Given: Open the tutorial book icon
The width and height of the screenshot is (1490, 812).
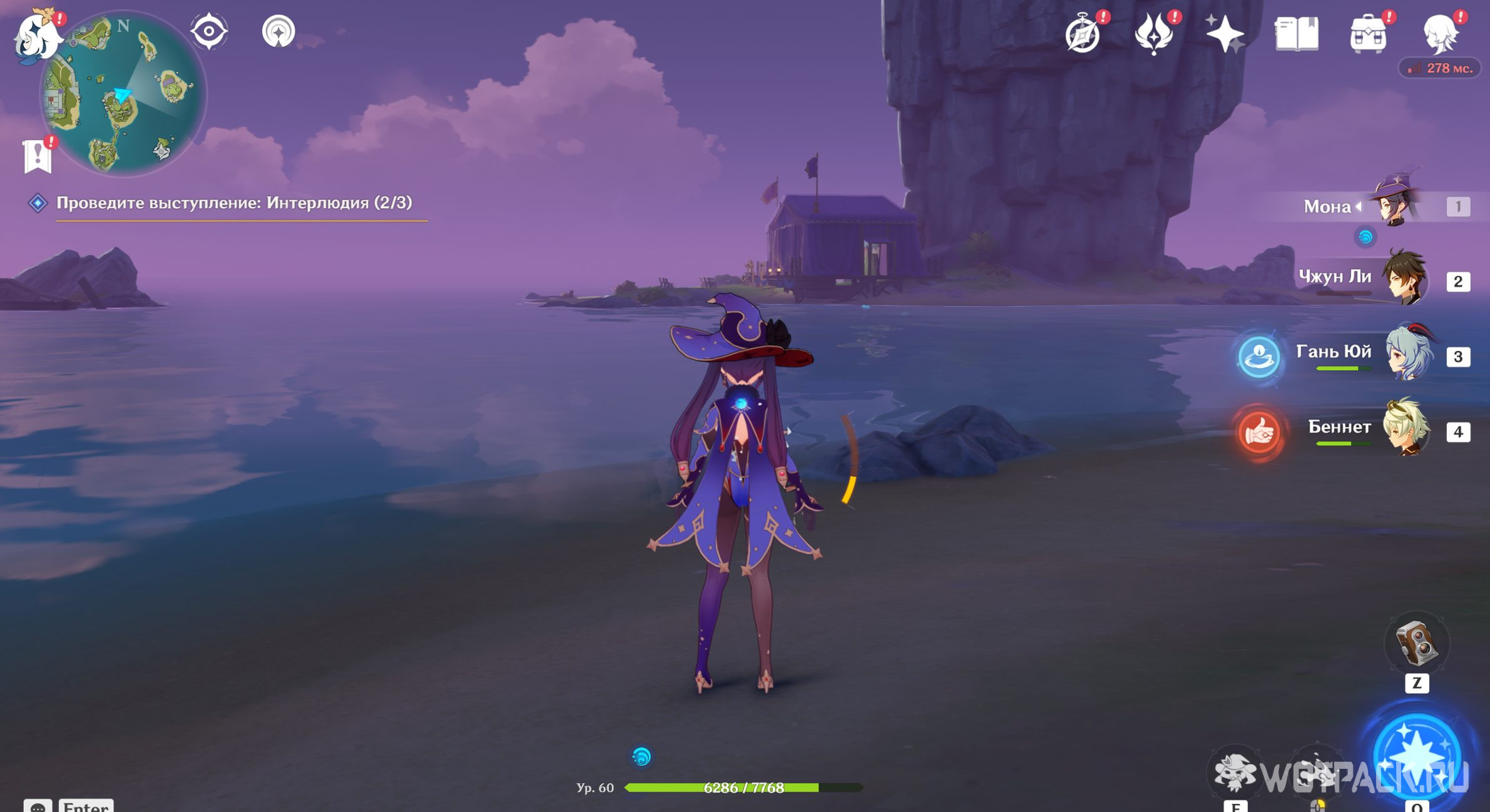Looking at the screenshot, I should [1297, 34].
